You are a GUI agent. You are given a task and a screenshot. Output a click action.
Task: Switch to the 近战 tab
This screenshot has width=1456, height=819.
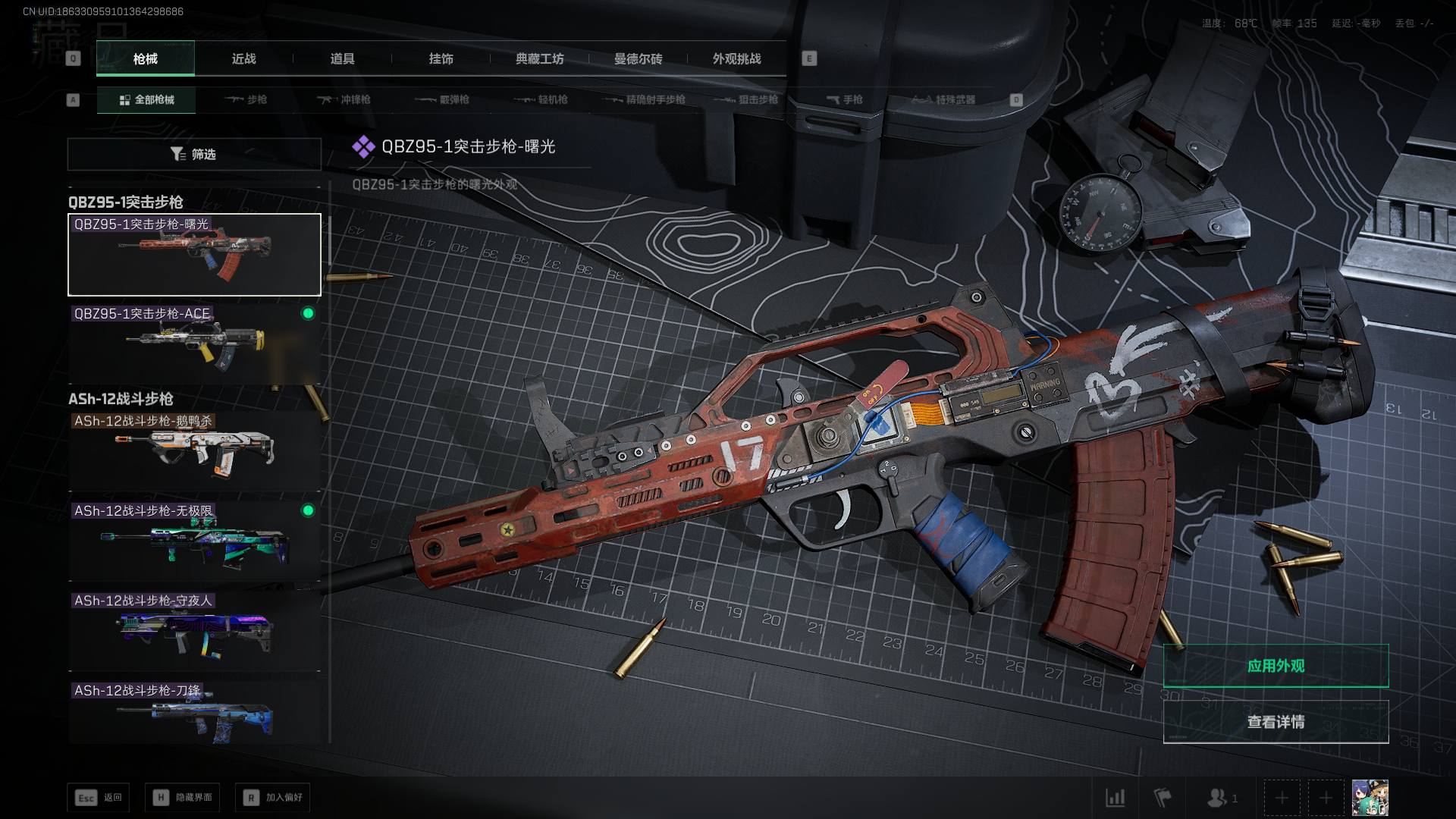[243, 59]
